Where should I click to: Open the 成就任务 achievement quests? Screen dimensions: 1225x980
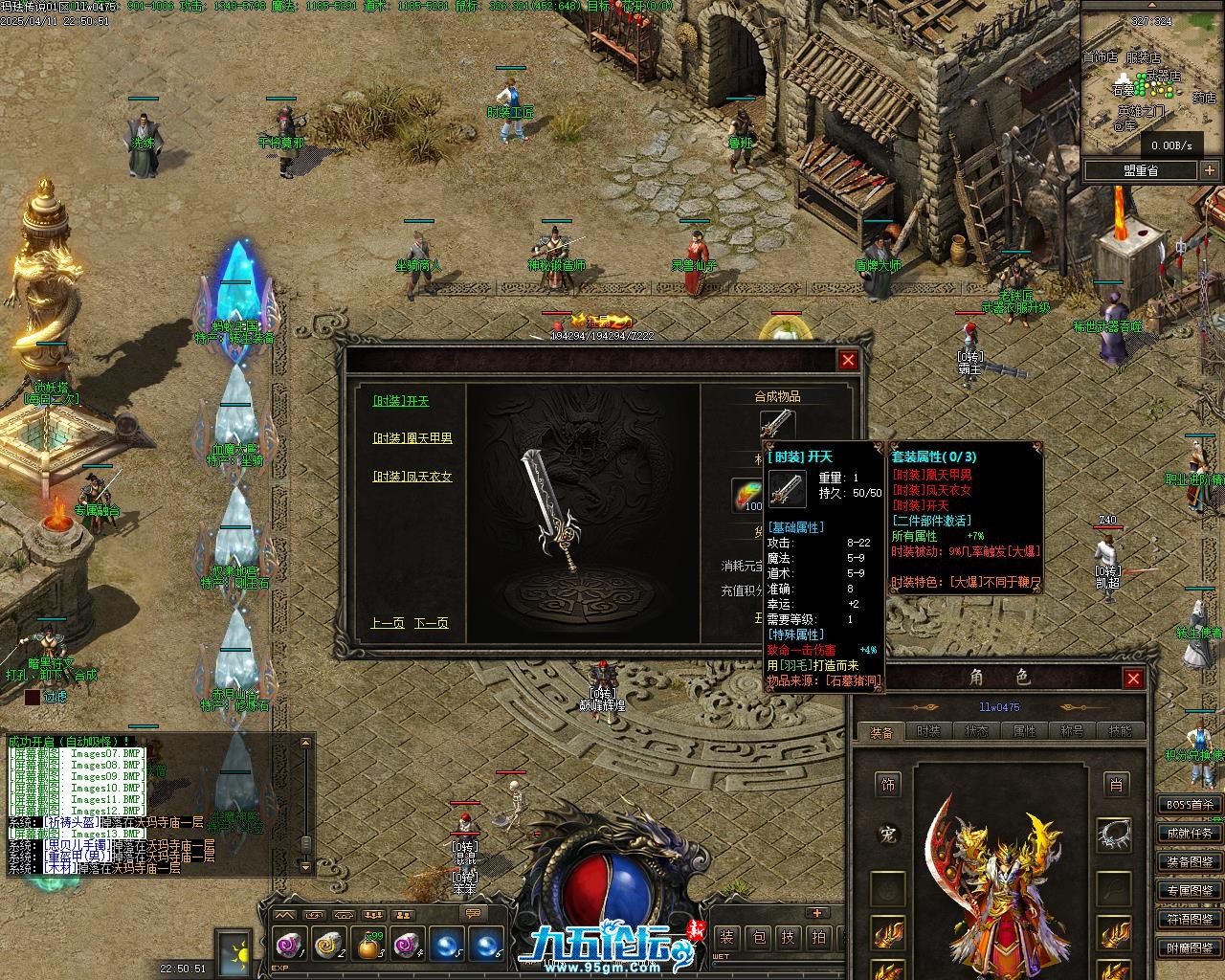tap(1190, 834)
